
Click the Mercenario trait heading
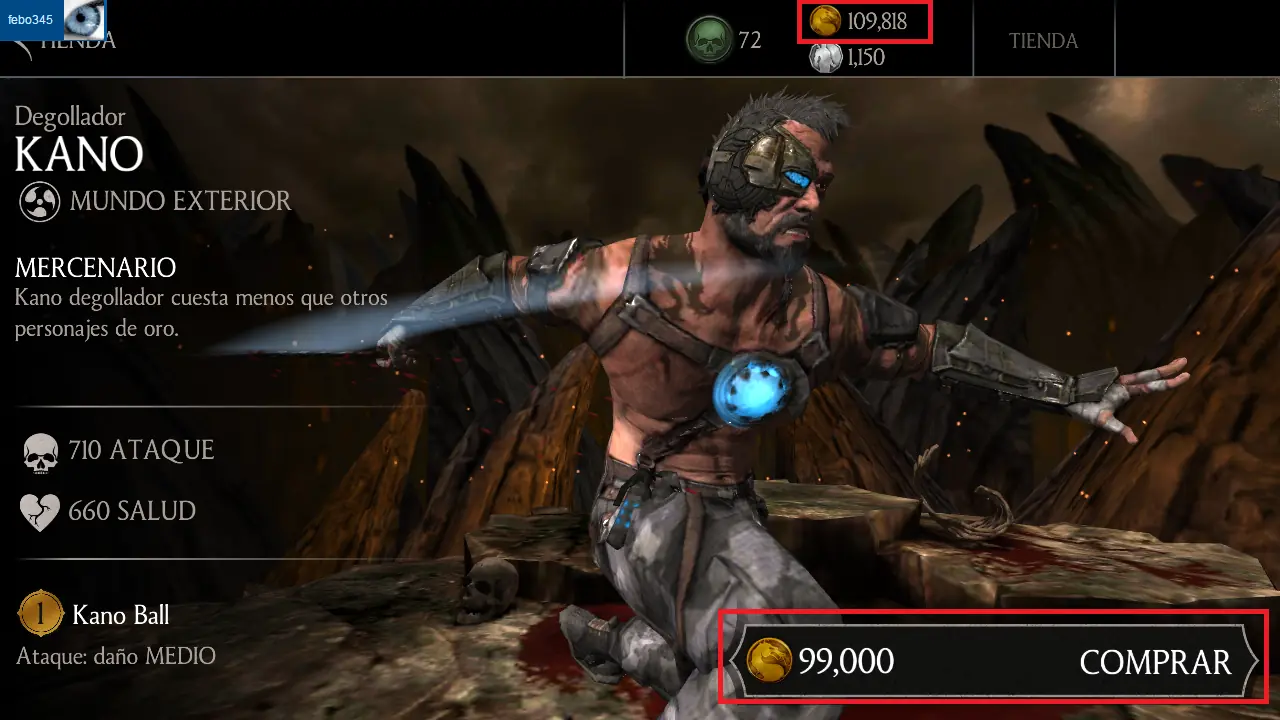click(96, 268)
